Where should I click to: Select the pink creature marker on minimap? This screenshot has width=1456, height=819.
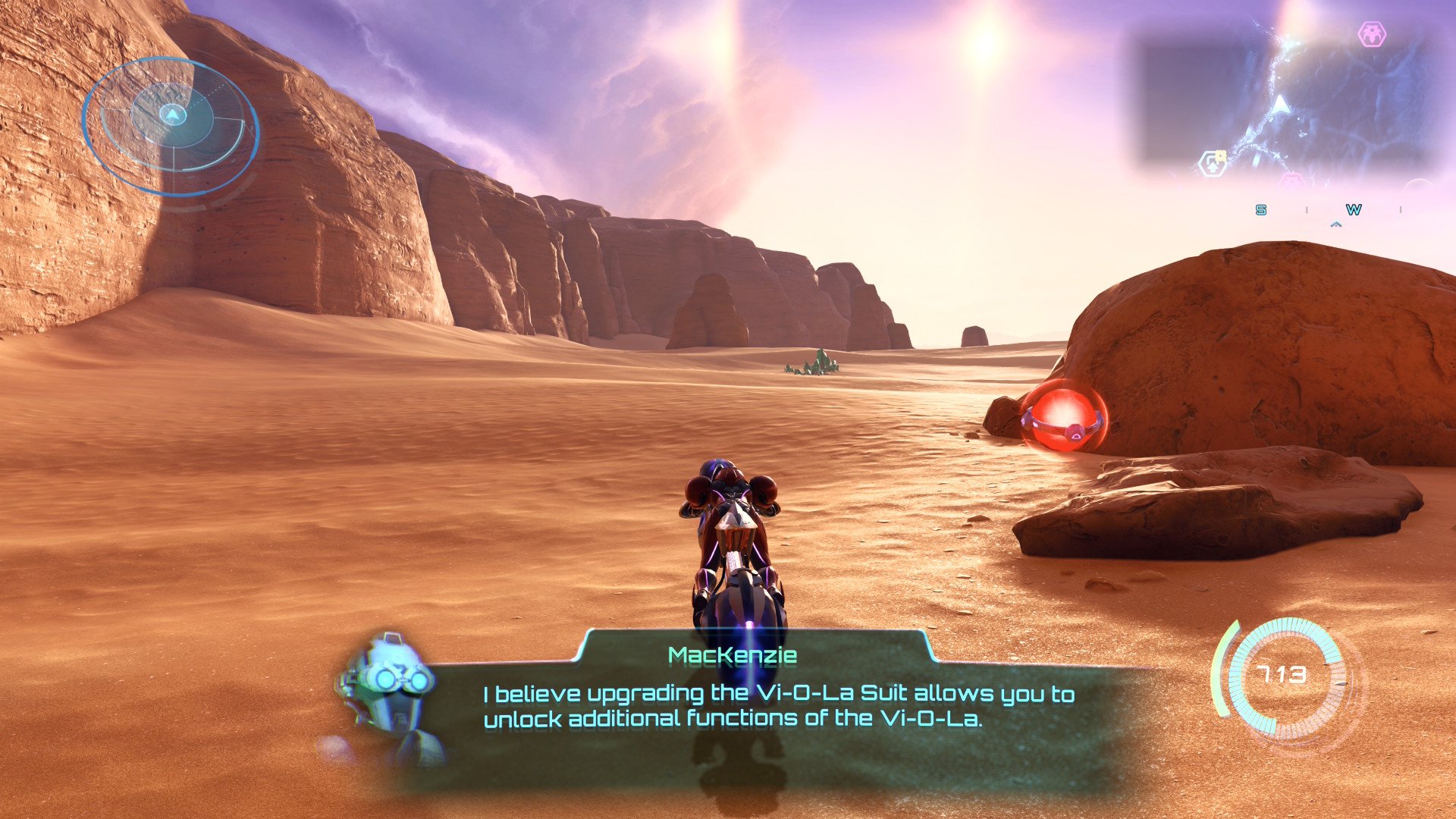coord(1371,34)
